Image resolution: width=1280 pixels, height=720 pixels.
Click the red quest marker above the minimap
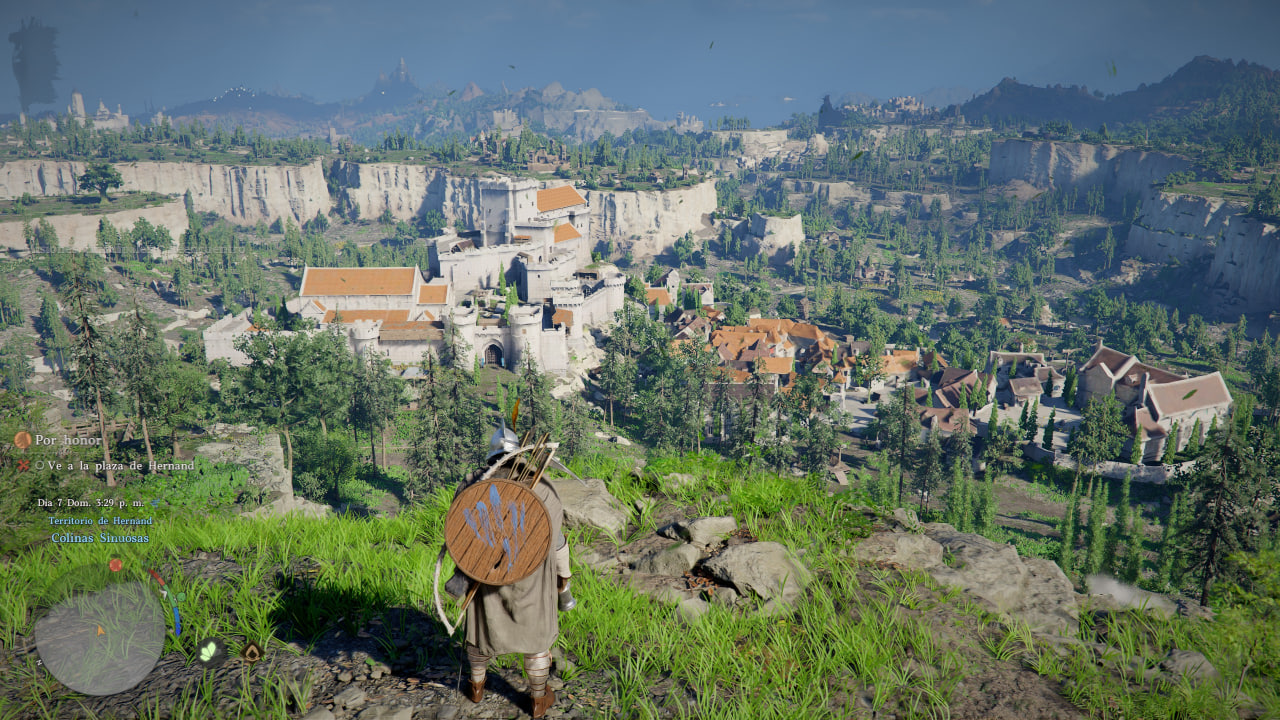click(x=115, y=565)
